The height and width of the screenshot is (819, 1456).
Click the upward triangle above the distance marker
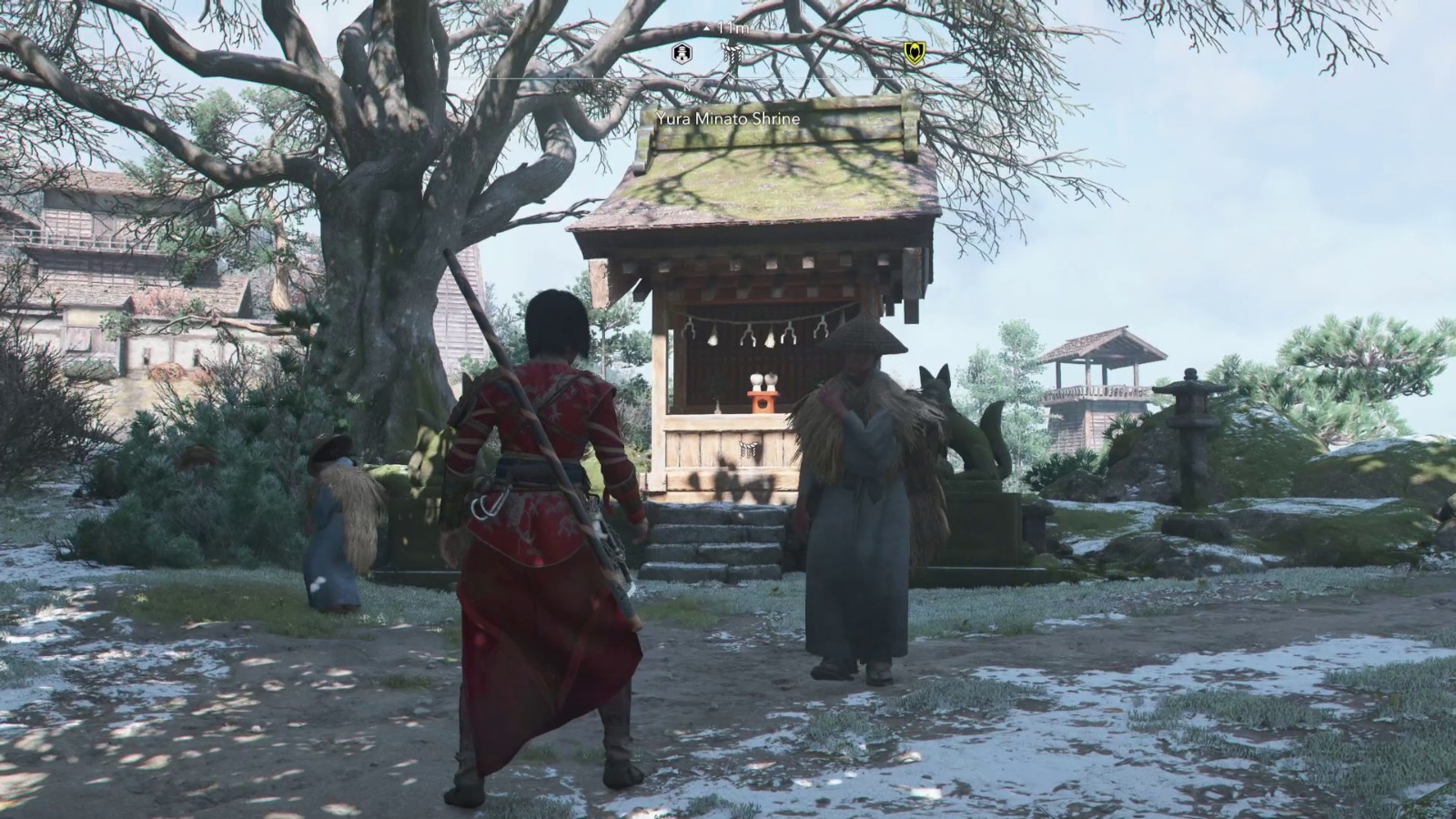[x=707, y=29]
